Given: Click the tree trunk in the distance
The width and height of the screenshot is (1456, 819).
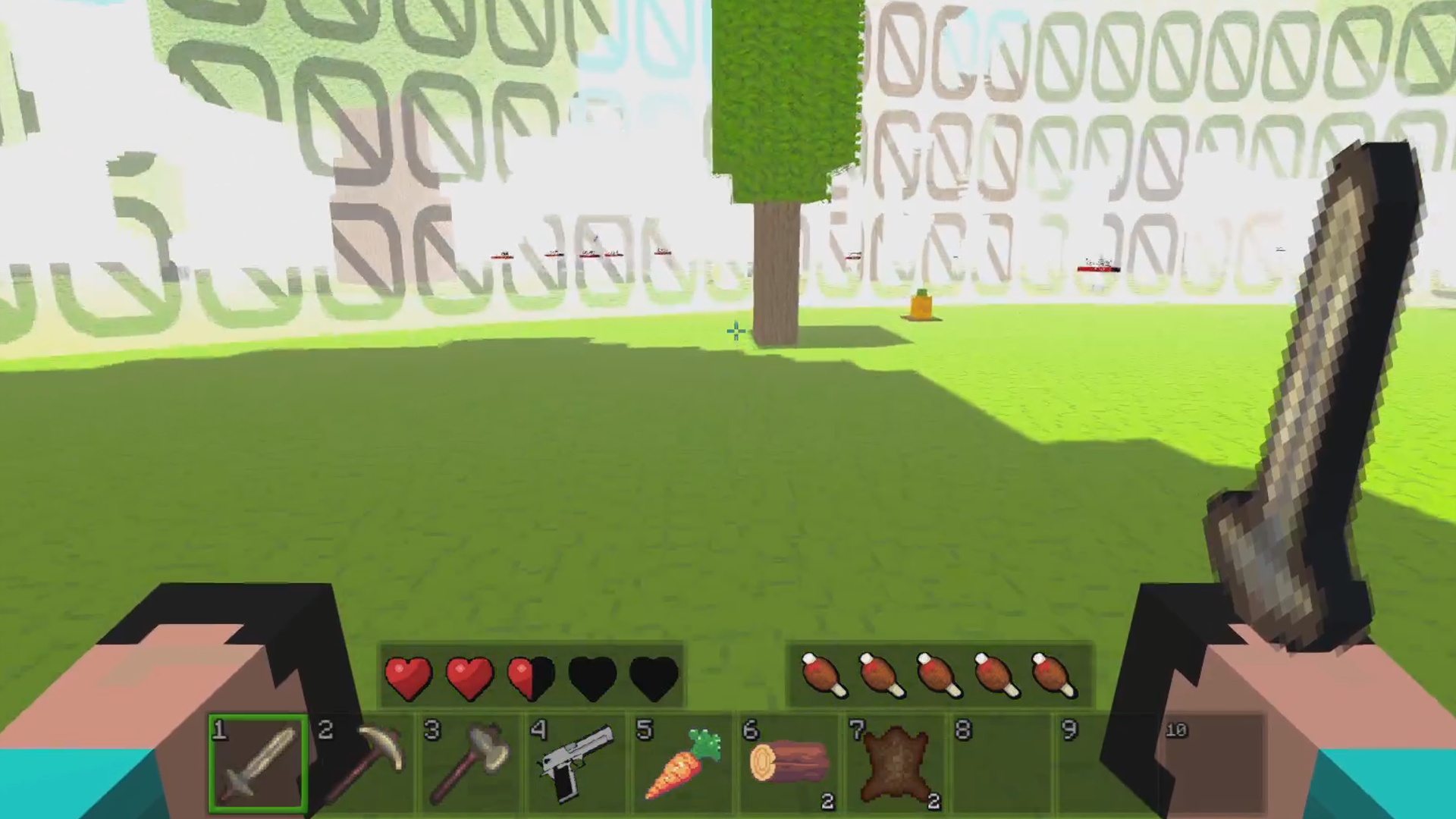Looking at the screenshot, I should (x=777, y=273).
